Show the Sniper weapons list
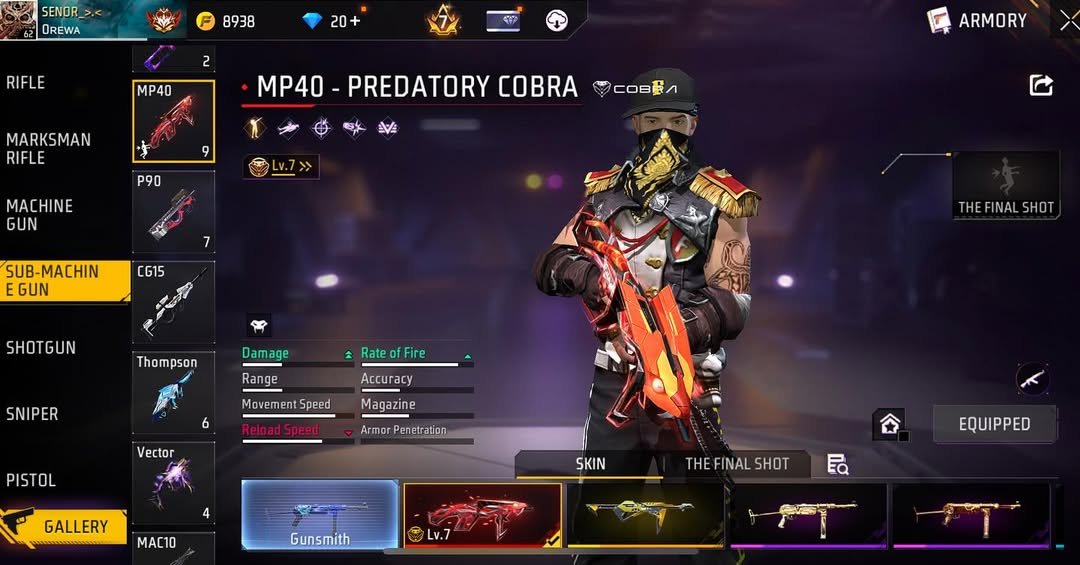 32,414
